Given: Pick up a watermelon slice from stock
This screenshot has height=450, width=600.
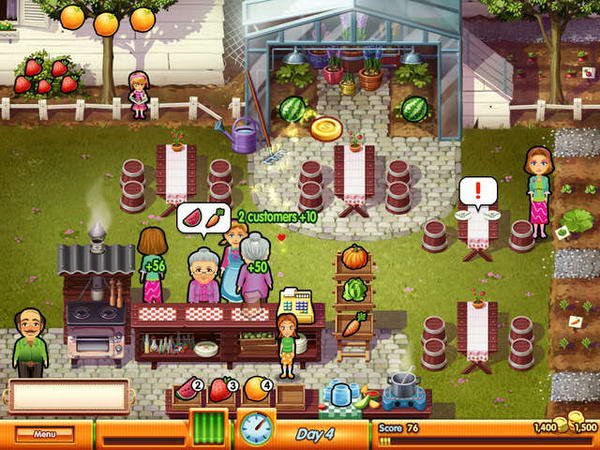Looking at the screenshot, I should pyautogui.click(x=185, y=389).
